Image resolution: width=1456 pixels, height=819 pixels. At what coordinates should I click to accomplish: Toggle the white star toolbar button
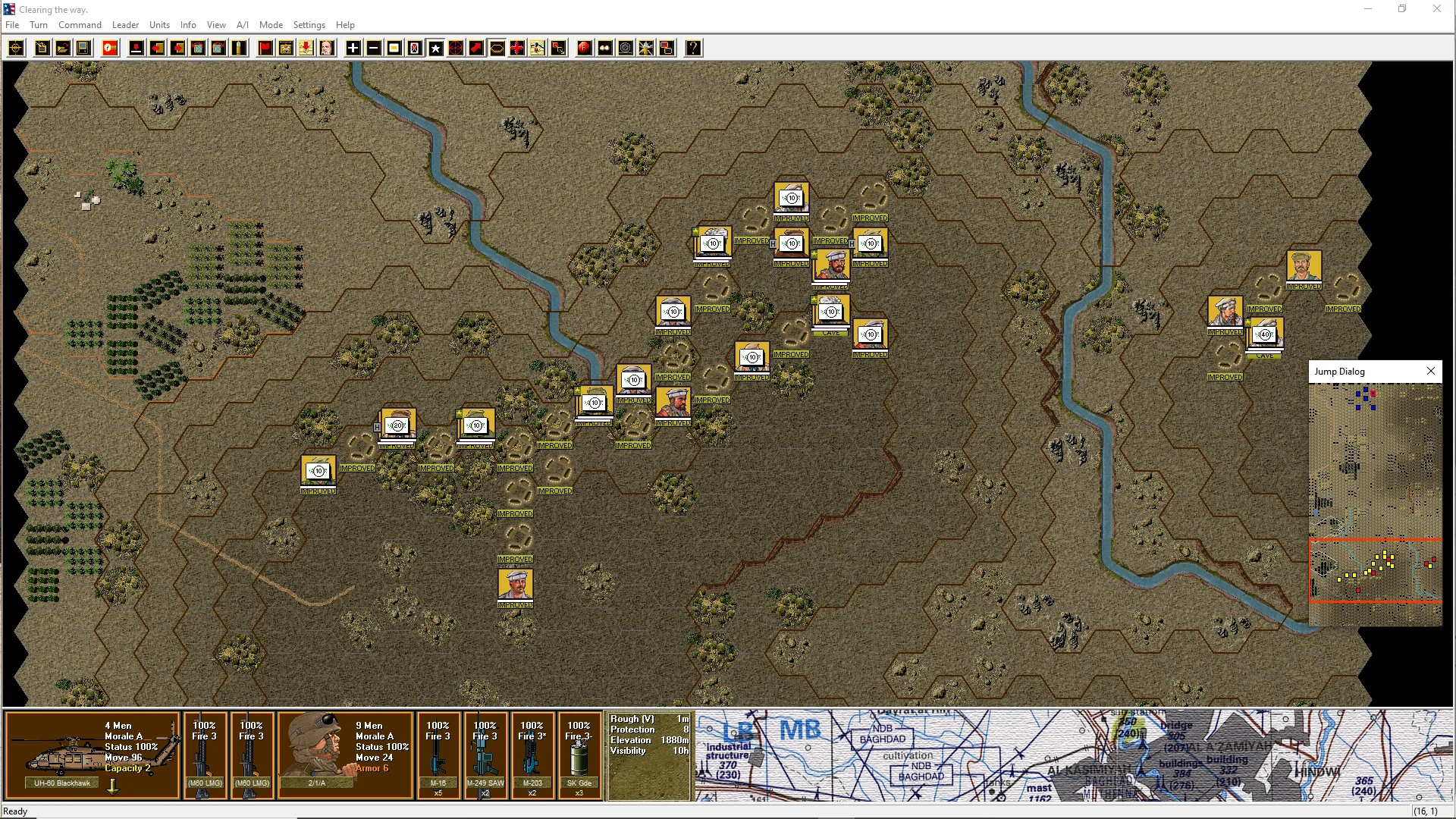(435, 49)
